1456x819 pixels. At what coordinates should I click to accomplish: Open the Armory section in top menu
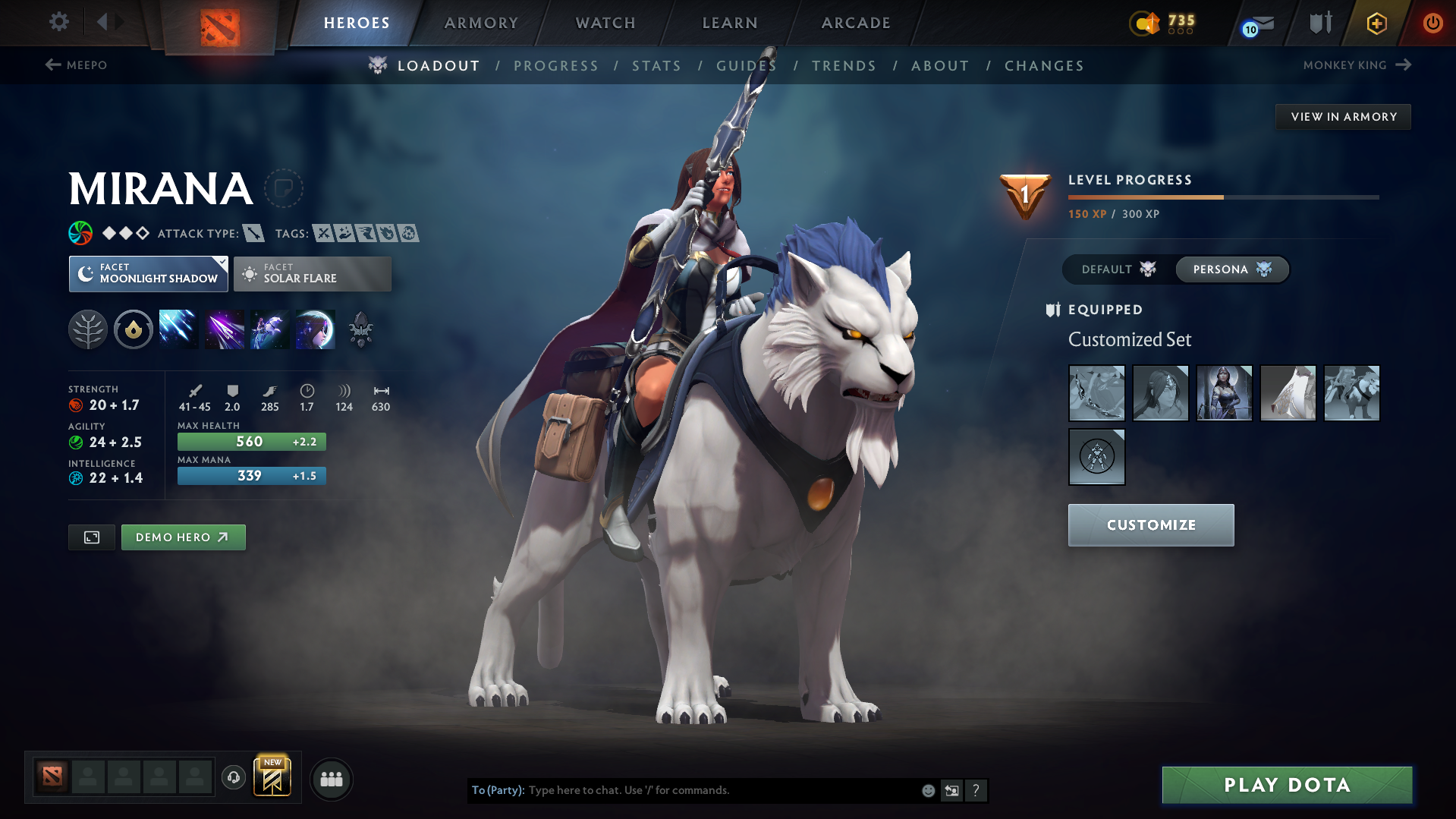pos(481,23)
